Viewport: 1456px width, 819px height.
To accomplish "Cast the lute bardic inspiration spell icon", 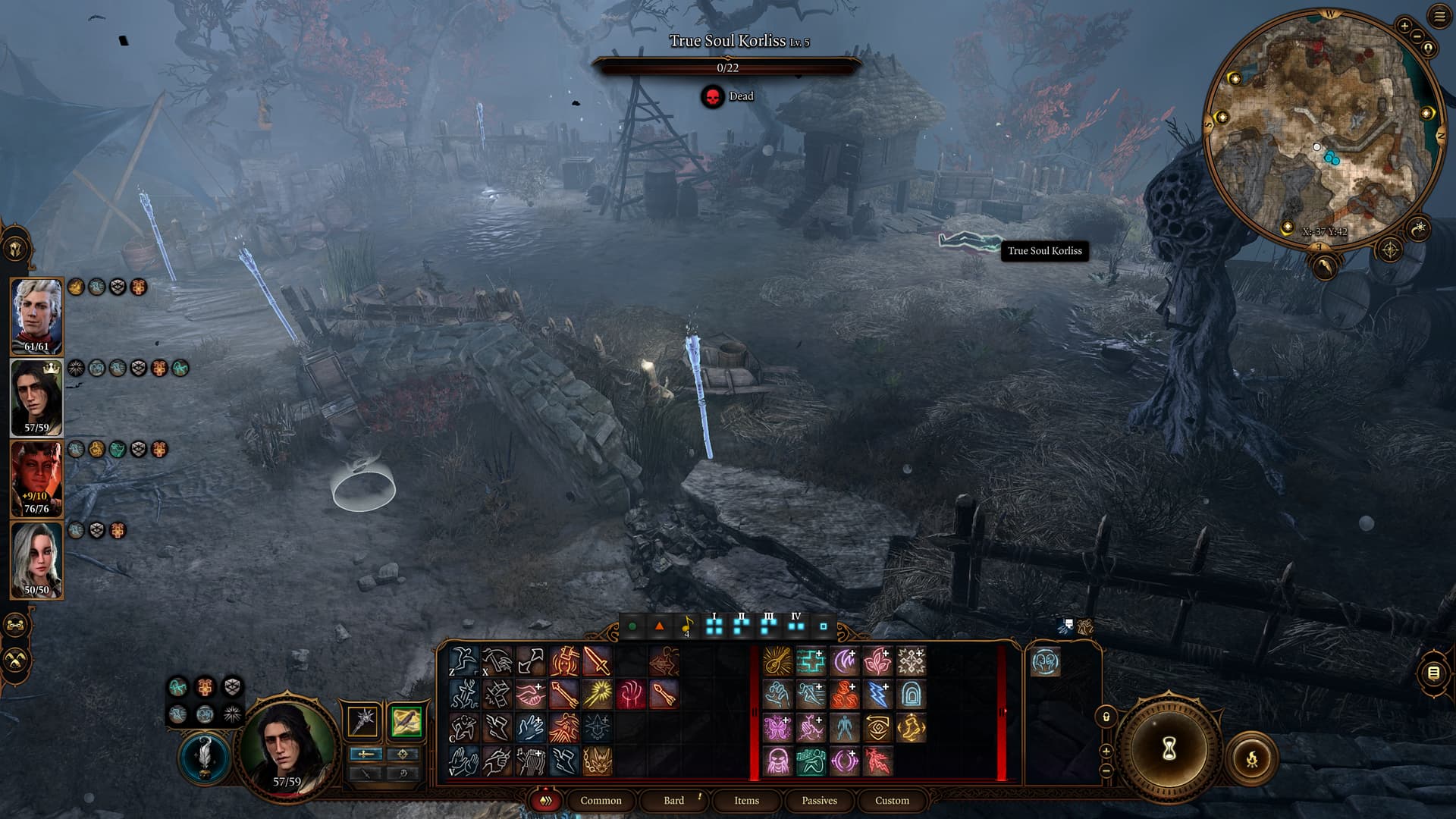I will click(x=777, y=661).
